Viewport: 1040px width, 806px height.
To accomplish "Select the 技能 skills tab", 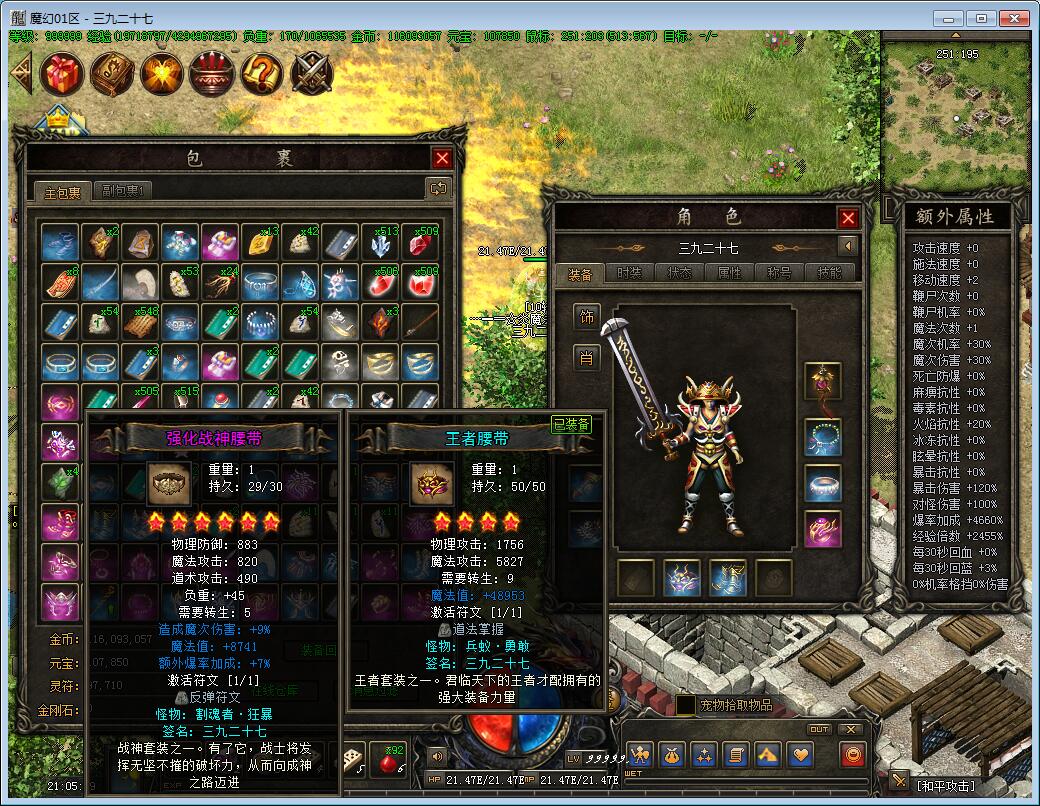I will pyautogui.click(x=830, y=273).
